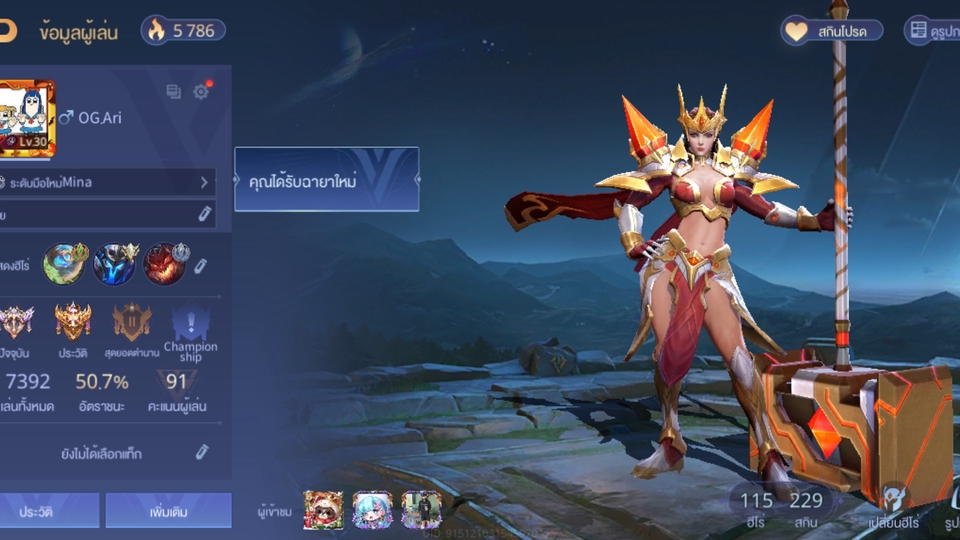Image resolution: width=960 pixels, height=540 pixels.
Task: Click the copy icon beside the gear
Action: (174, 92)
